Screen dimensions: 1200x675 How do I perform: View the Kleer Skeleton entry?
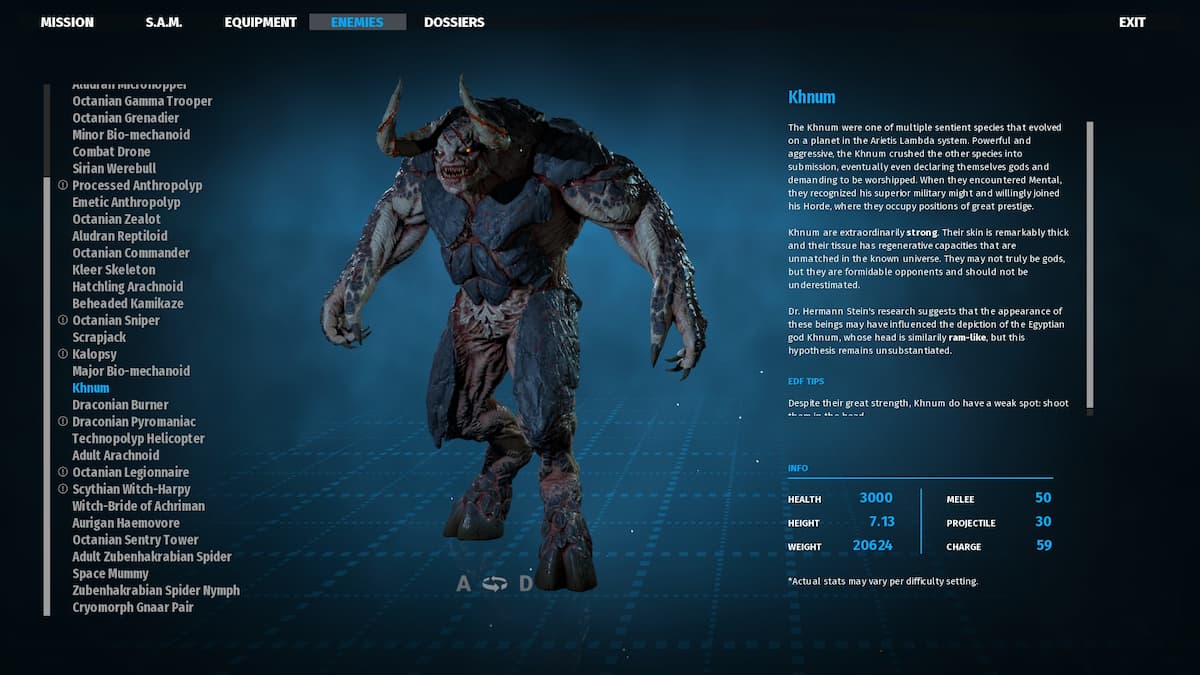pos(114,270)
